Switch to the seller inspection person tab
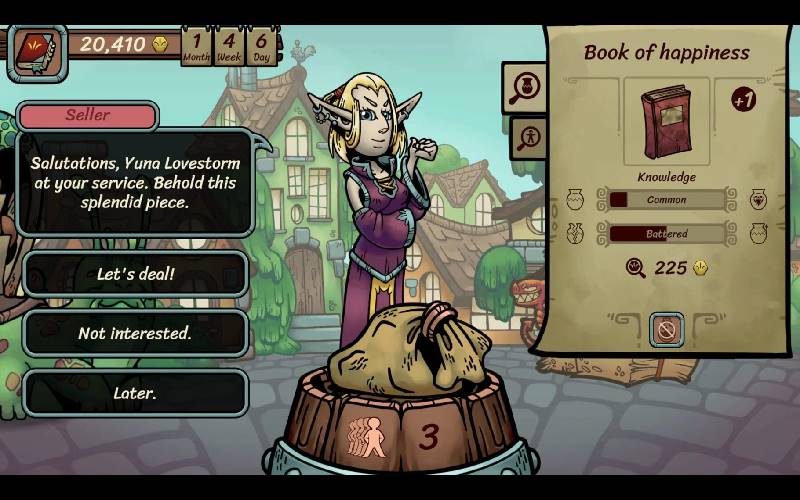 click(527, 137)
